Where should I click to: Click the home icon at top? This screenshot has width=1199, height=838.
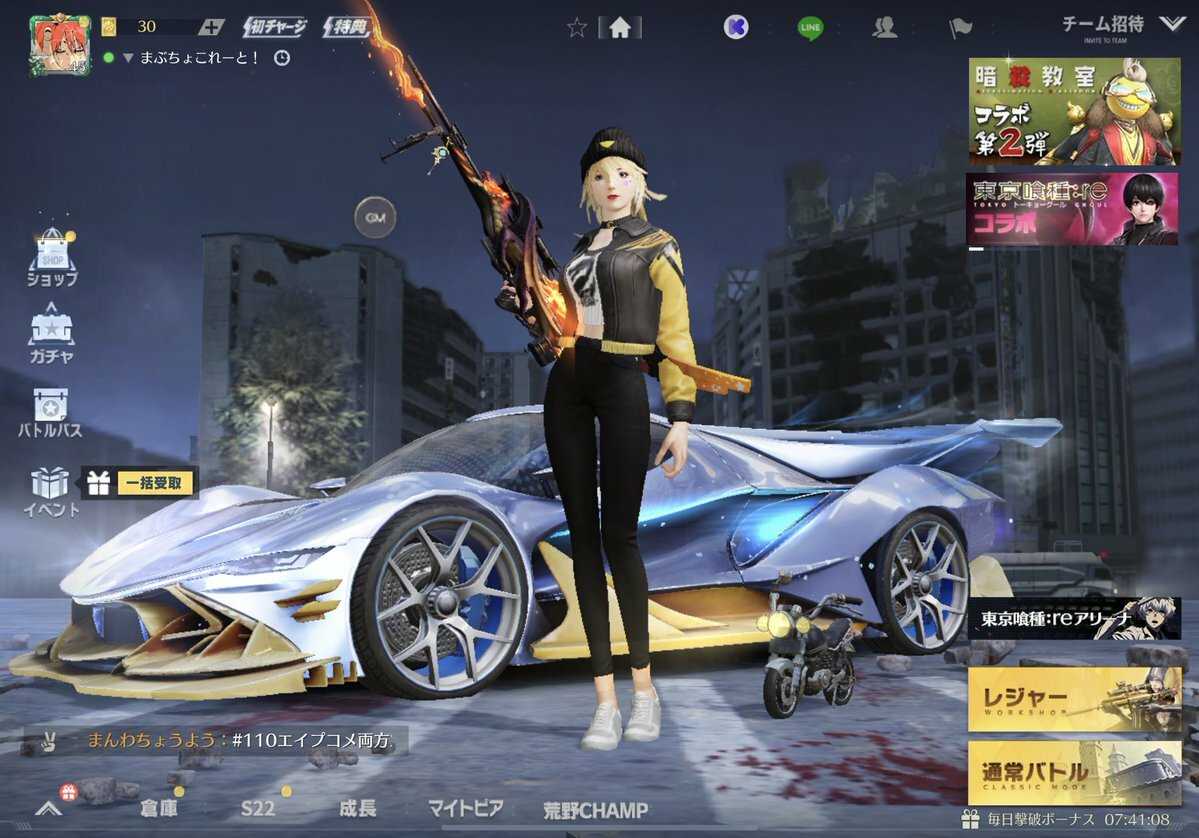click(619, 28)
